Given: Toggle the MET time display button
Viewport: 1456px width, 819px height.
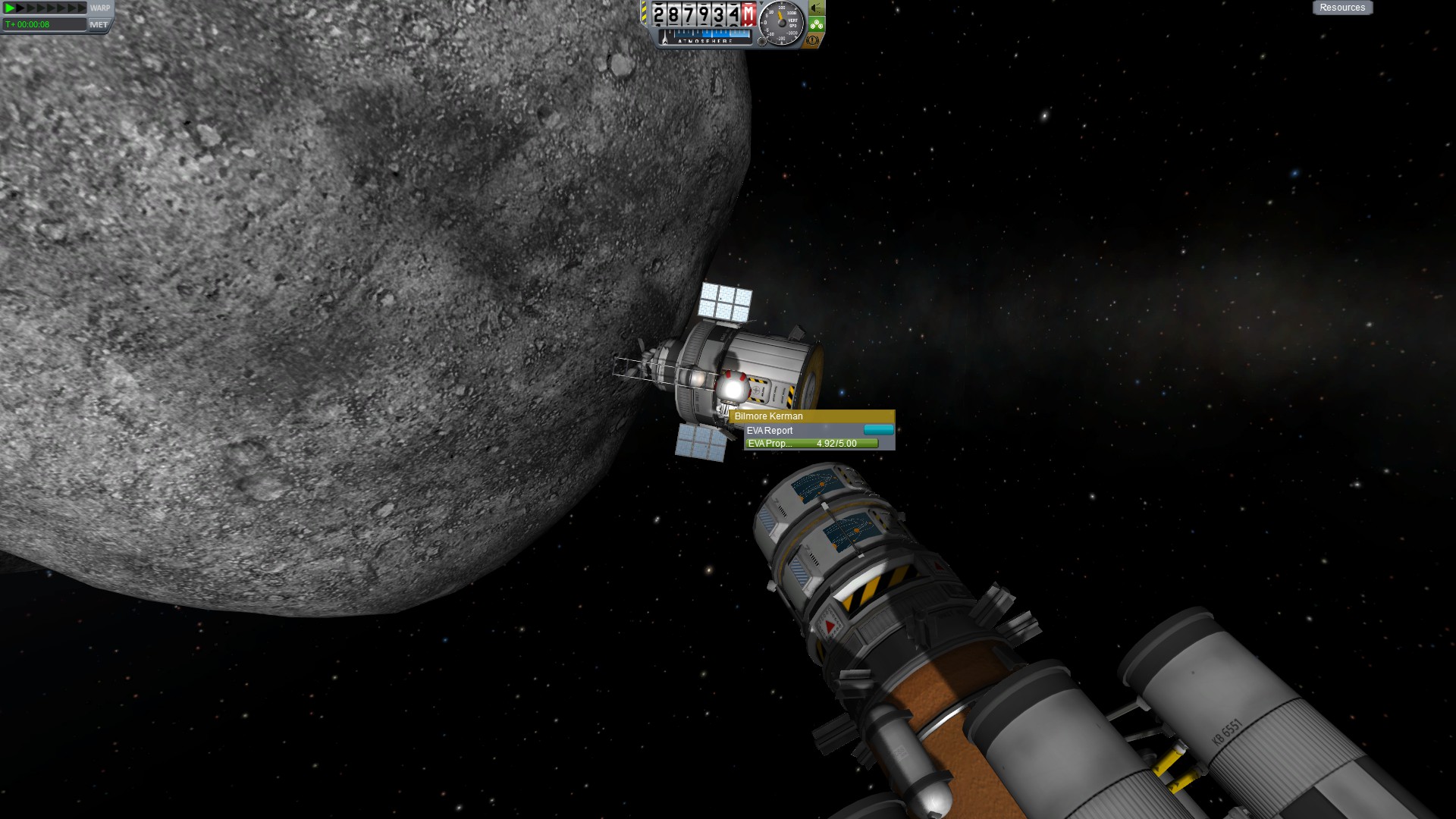Looking at the screenshot, I should 99,24.
